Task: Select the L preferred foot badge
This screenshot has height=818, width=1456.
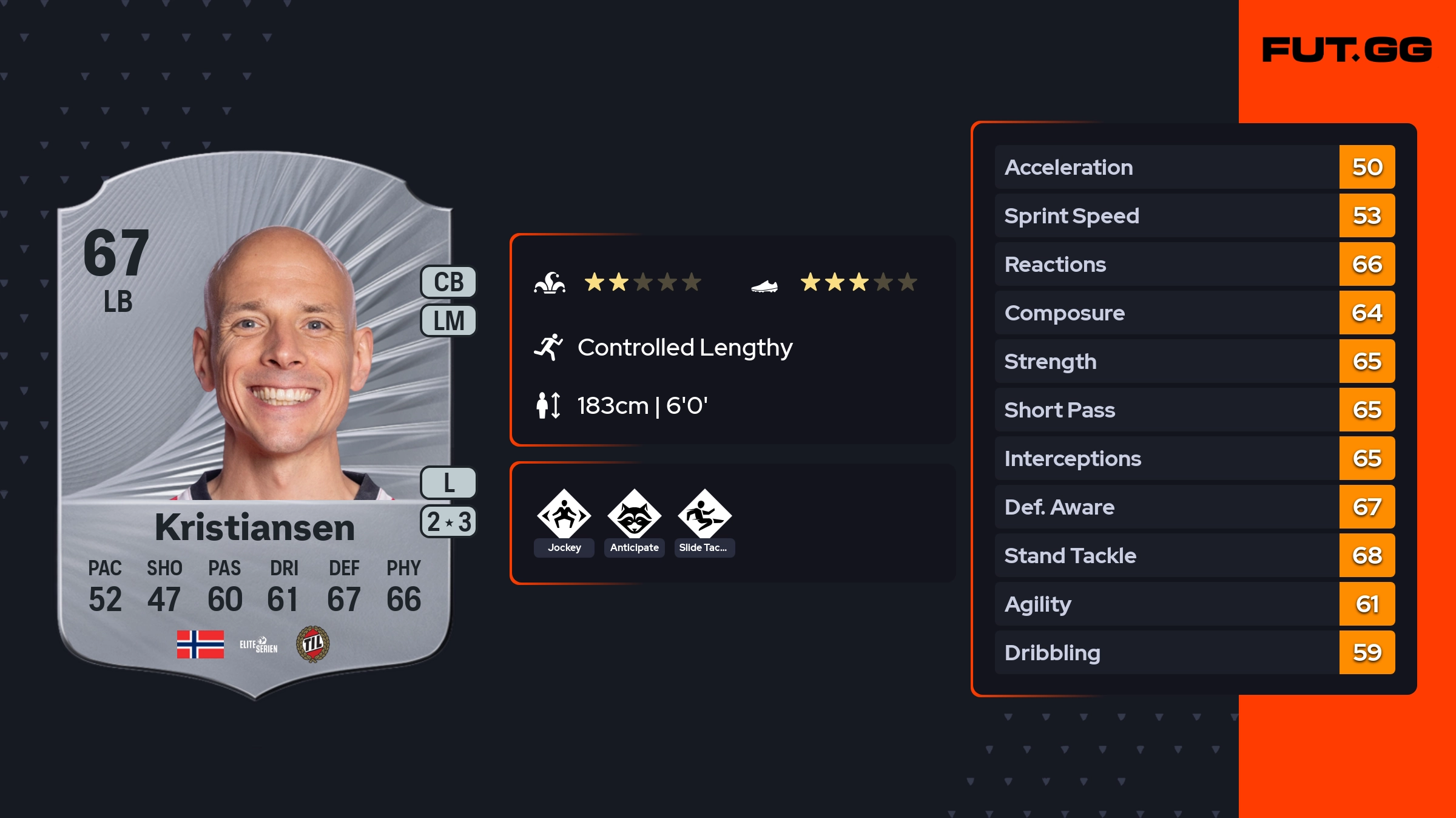Action: click(448, 483)
